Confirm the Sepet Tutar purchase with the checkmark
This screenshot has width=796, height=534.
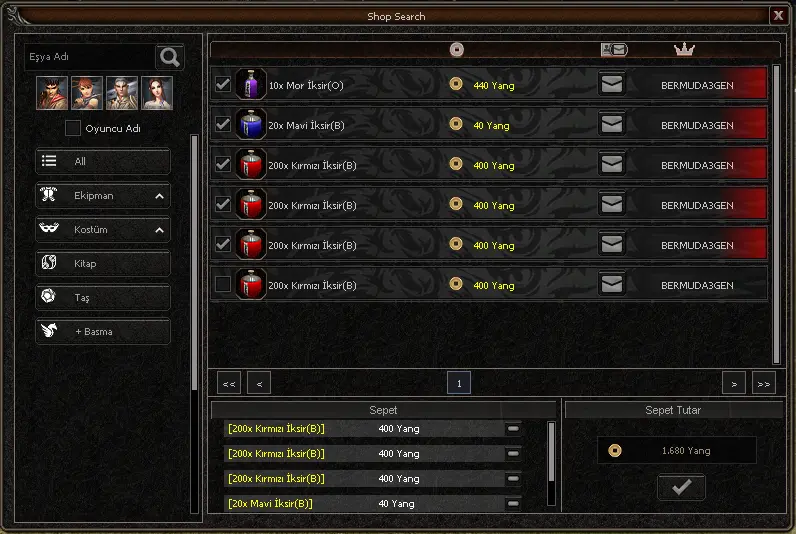tap(681, 487)
